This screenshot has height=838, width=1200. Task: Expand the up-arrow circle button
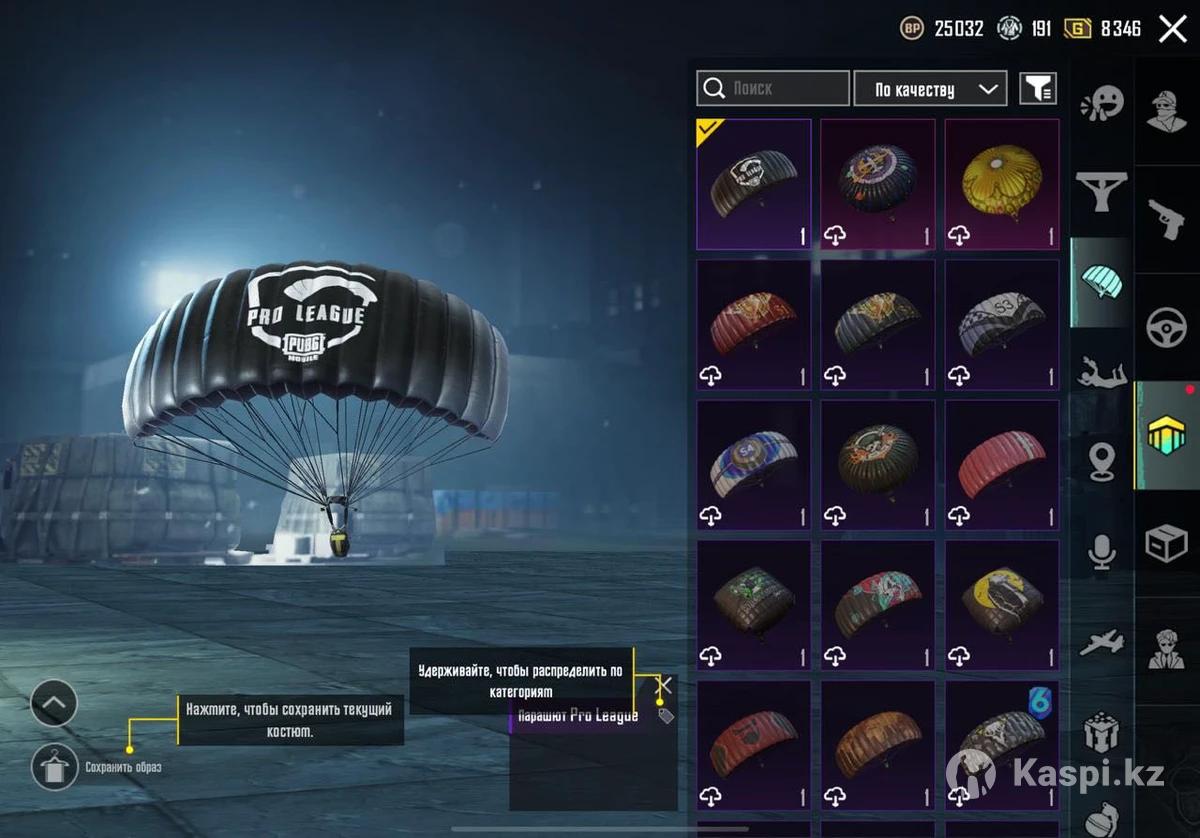tap(54, 703)
